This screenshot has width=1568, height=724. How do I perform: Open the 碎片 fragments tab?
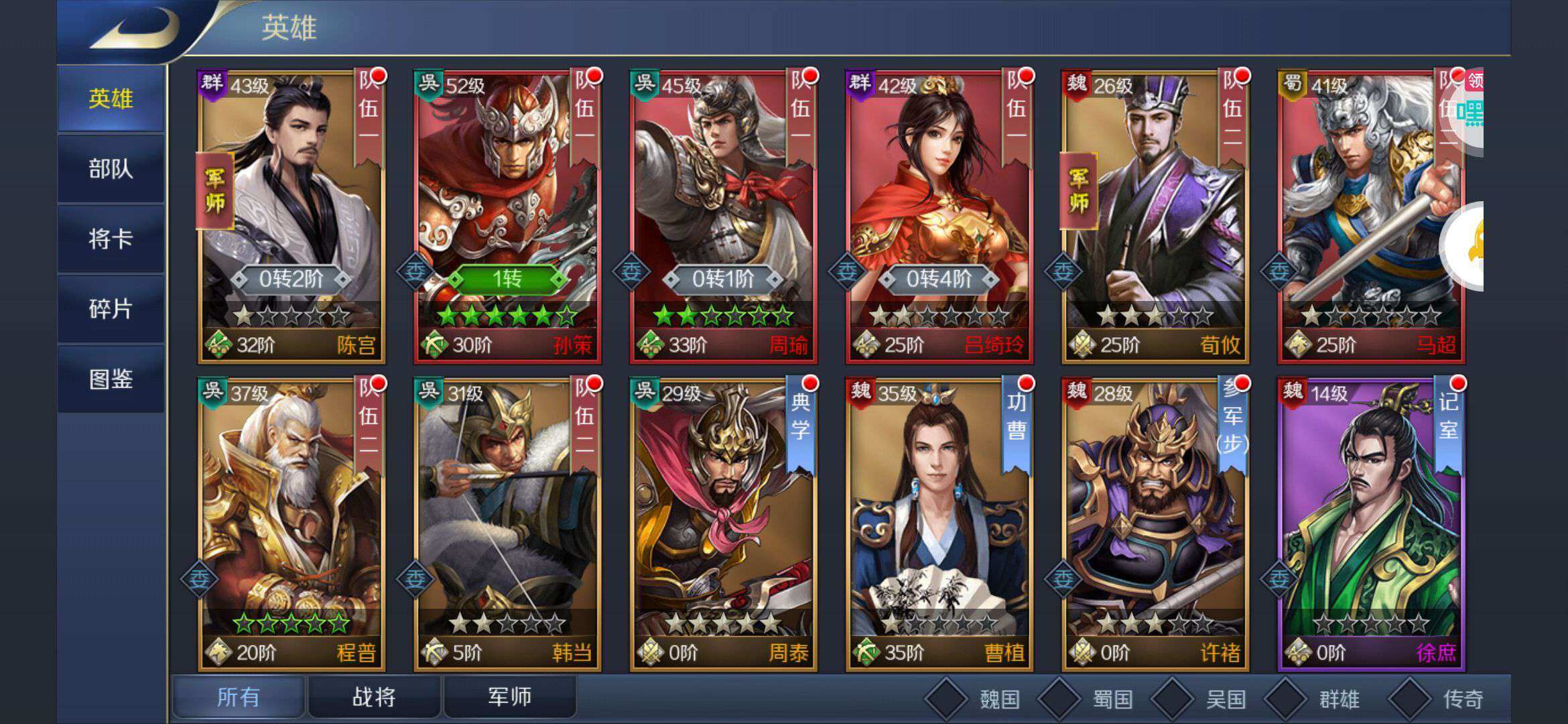(x=111, y=310)
